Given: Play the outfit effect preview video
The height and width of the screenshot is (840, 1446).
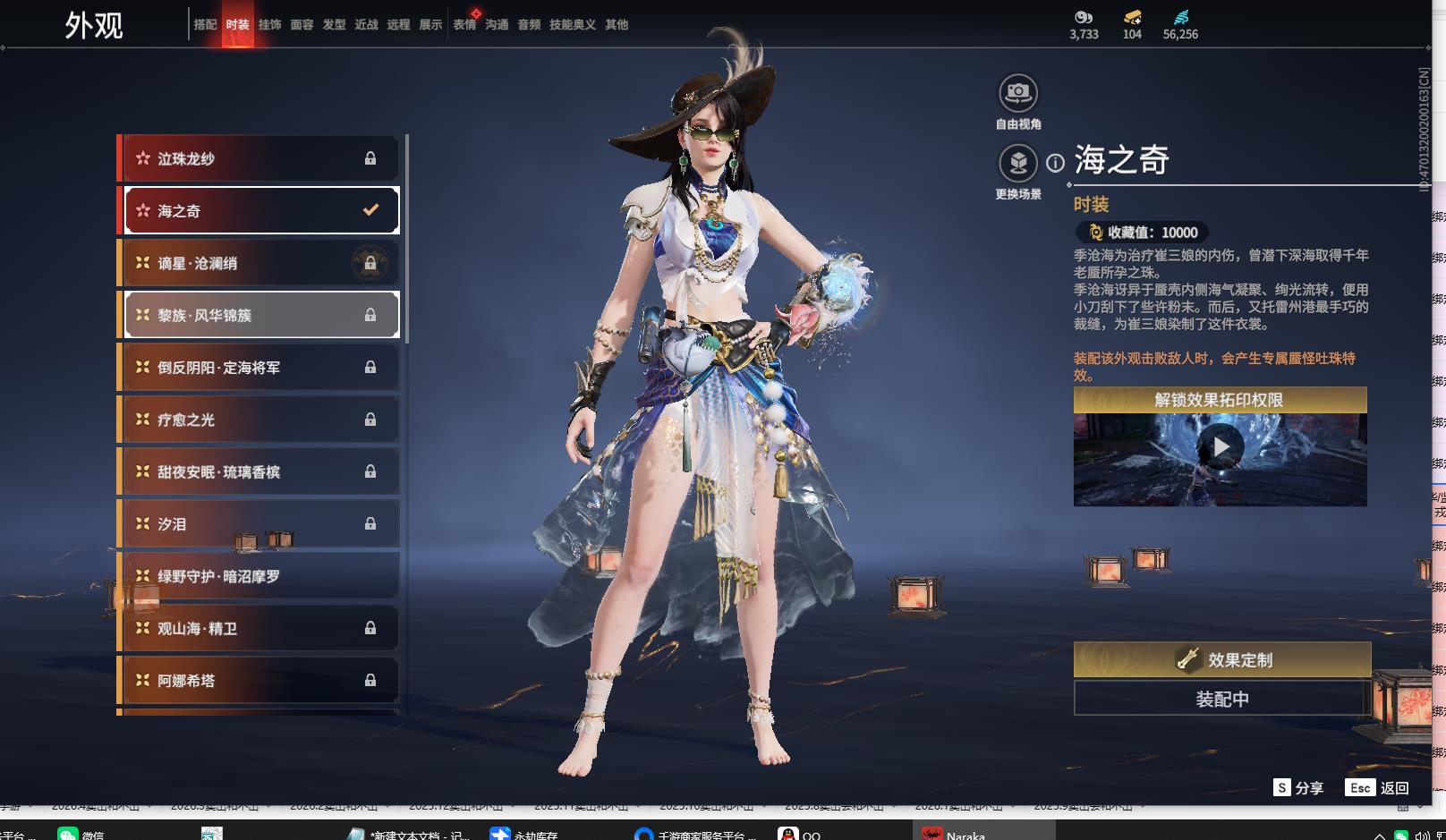Looking at the screenshot, I should pyautogui.click(x=1221, y=446).
